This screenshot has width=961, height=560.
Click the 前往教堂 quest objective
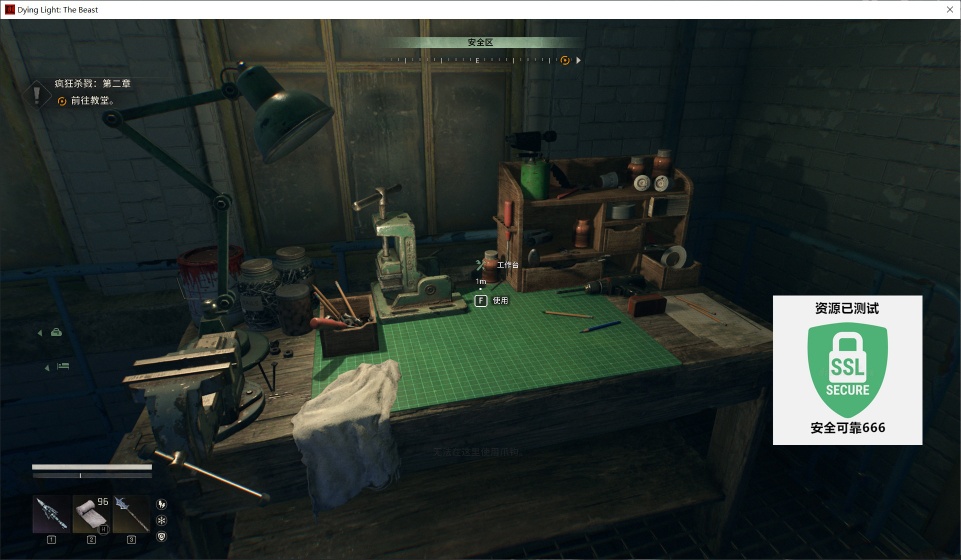tap(92, 101)
